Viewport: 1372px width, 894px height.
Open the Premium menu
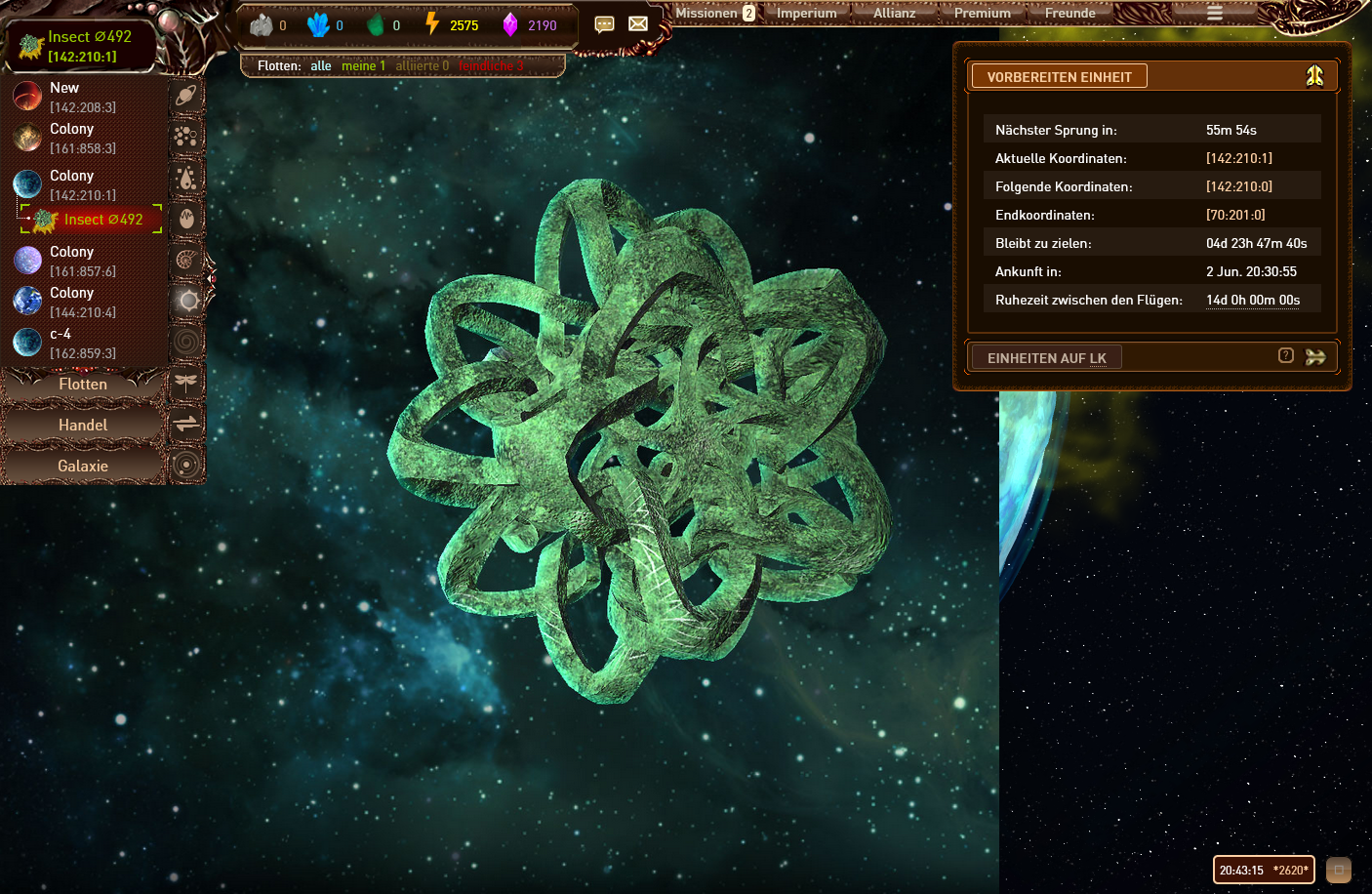(x=983, y=13)
